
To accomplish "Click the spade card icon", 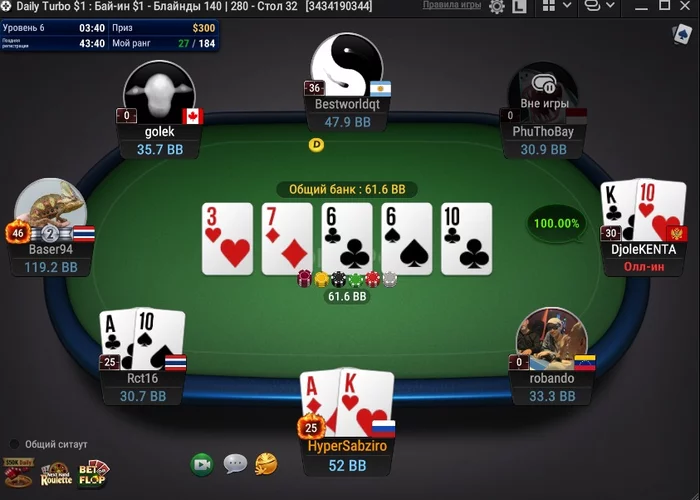I will pos(680,34).
